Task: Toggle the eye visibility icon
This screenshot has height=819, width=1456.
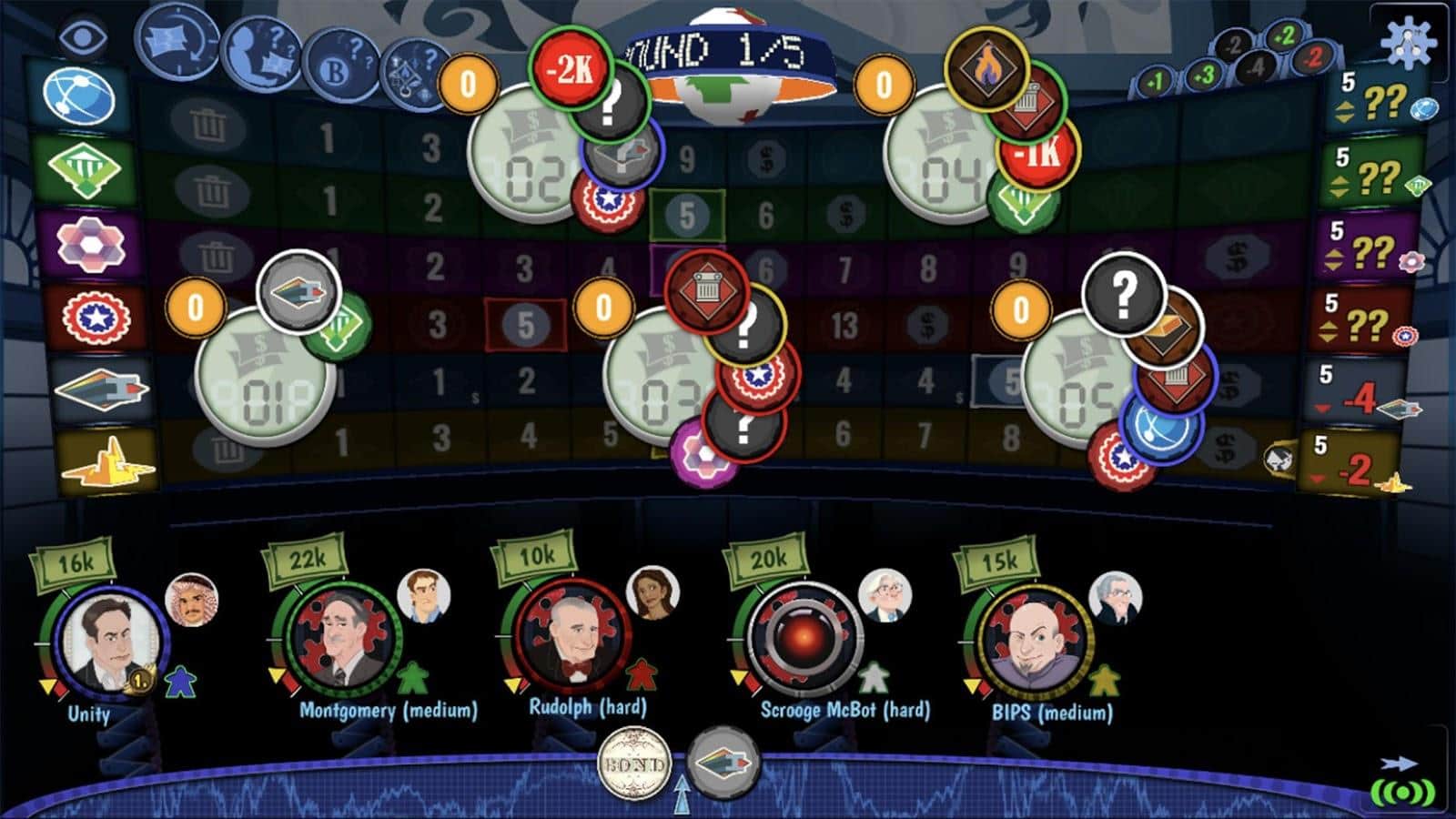Action: pos(83,36)
